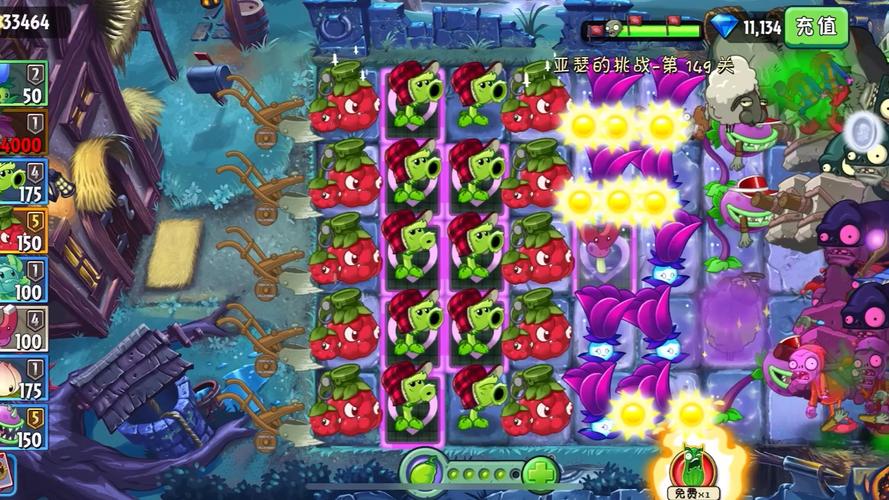Image resolution: width=889 pixels, height=500 pixels.
Task: Pick the level 4 100-sun seed packet
Action: pyautogui.click(x=22, y=329)
